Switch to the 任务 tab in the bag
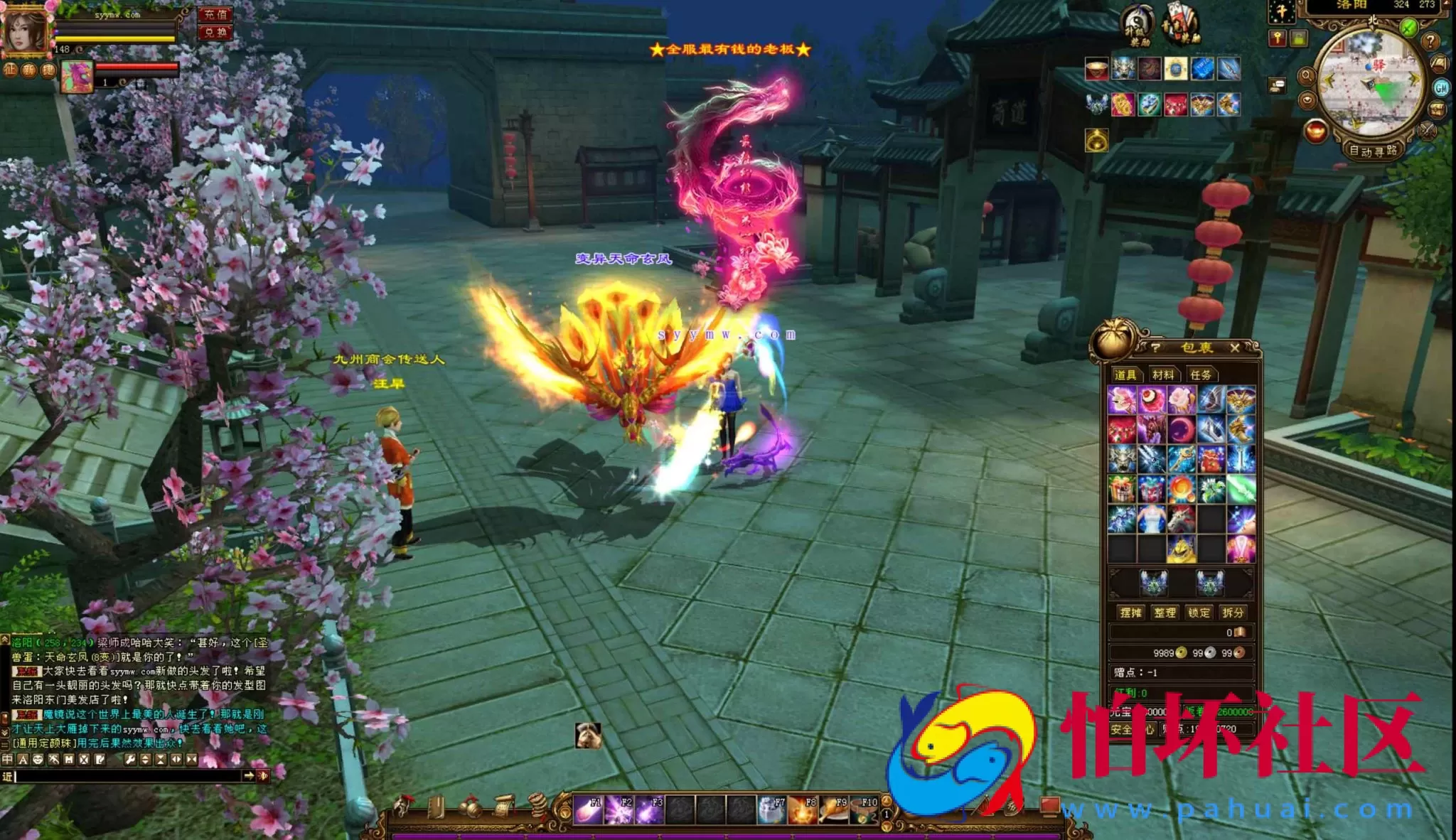 pyautogui.click(x=1202, y=374)
